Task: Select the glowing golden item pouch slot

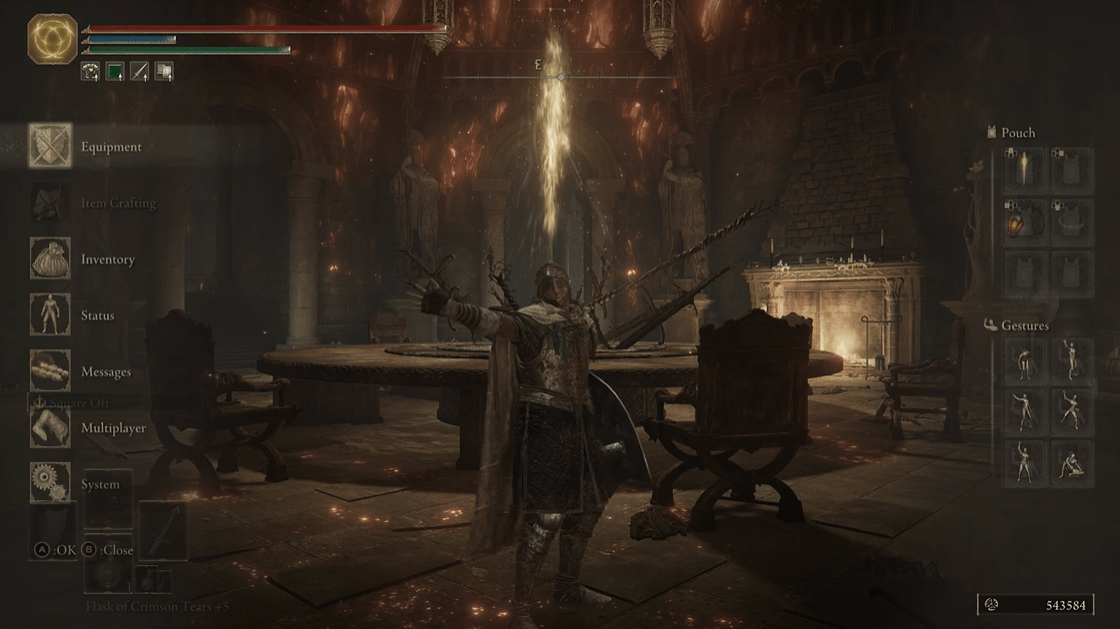Action: click(x=1024, y=171)
